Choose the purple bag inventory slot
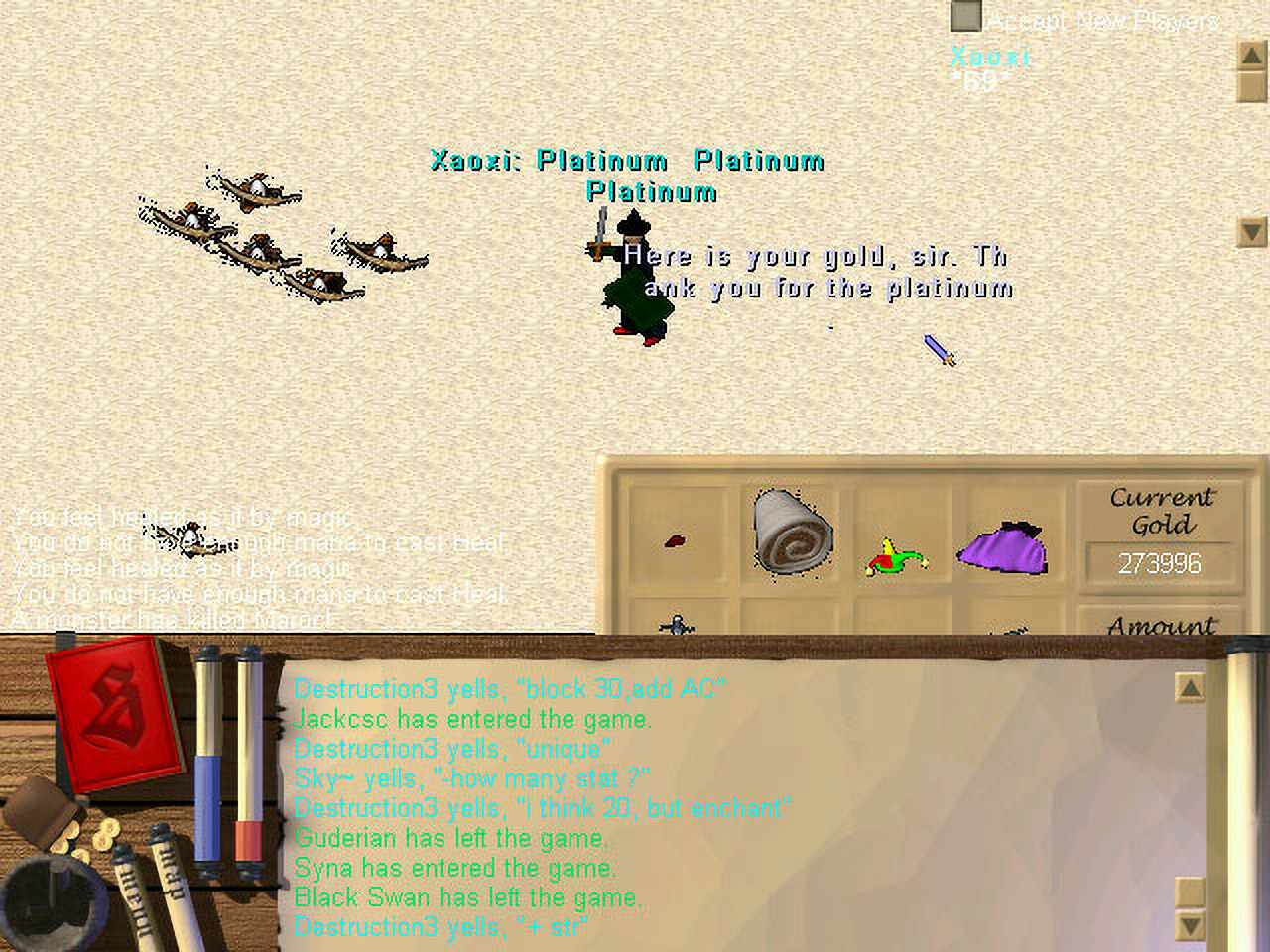 (1002, 548)
